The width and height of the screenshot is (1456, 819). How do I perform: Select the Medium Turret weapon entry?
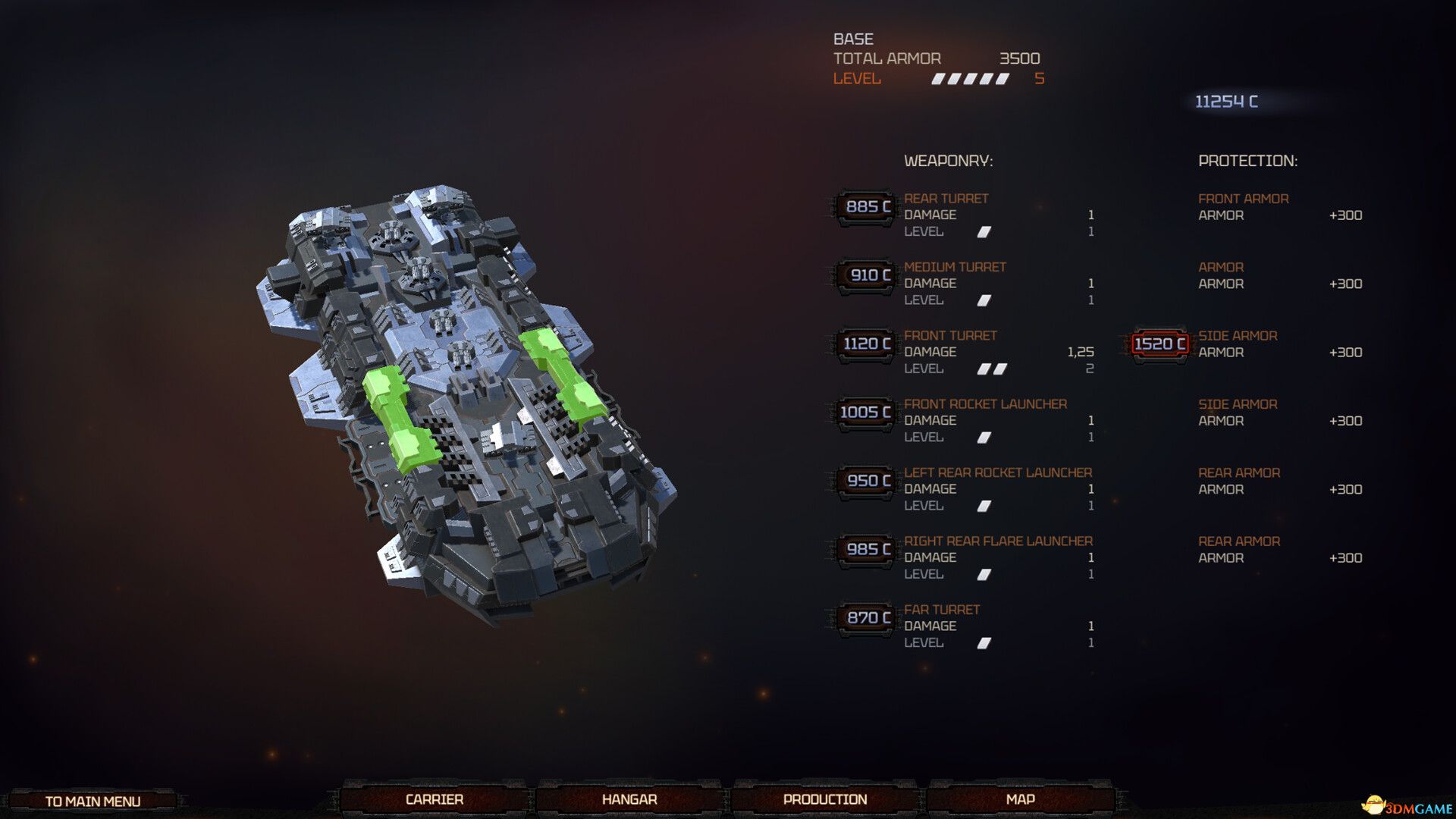pyautogui.click(x=955, y=267)
